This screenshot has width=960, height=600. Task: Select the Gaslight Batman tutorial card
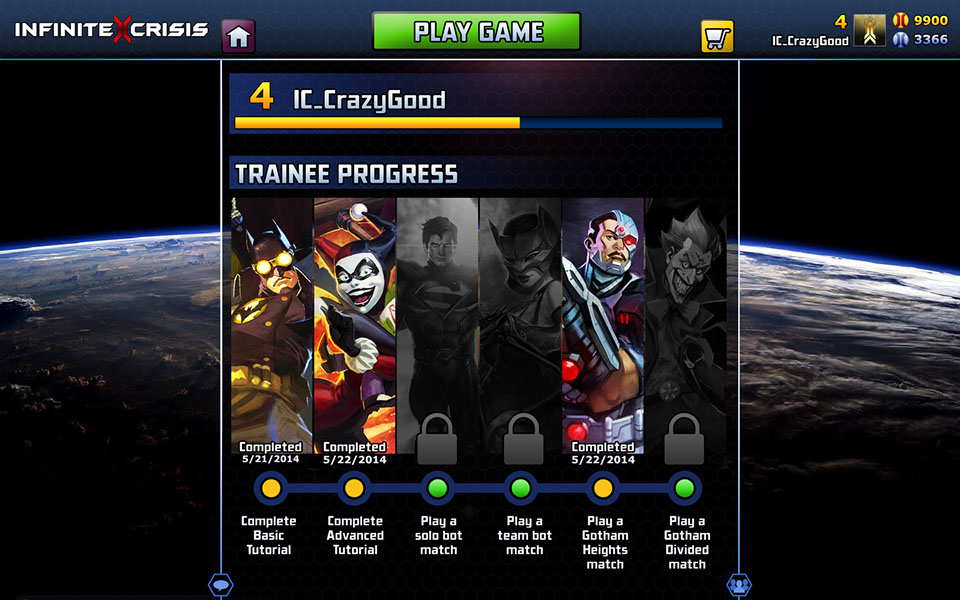(271, 320)
